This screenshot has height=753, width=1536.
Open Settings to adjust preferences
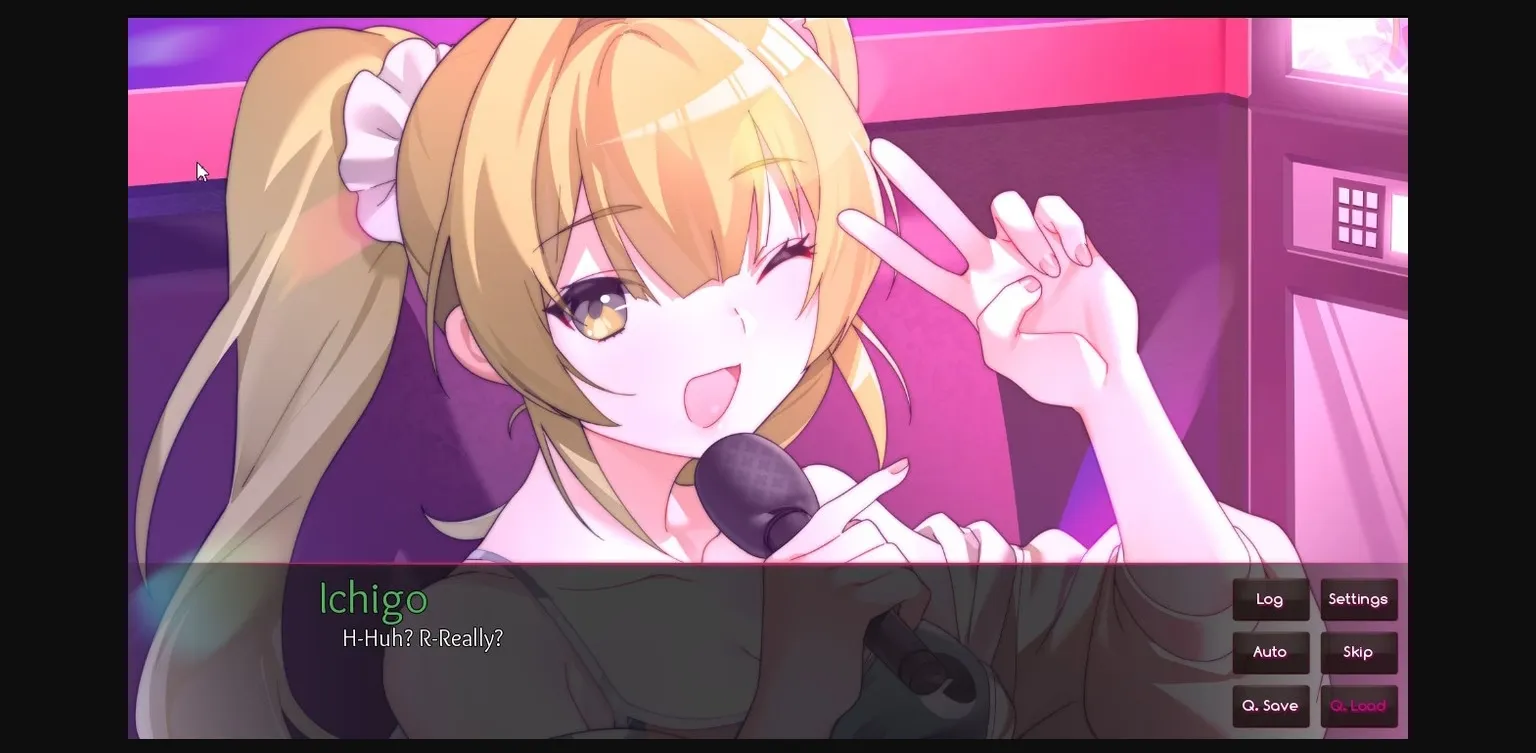(1358, 599)
